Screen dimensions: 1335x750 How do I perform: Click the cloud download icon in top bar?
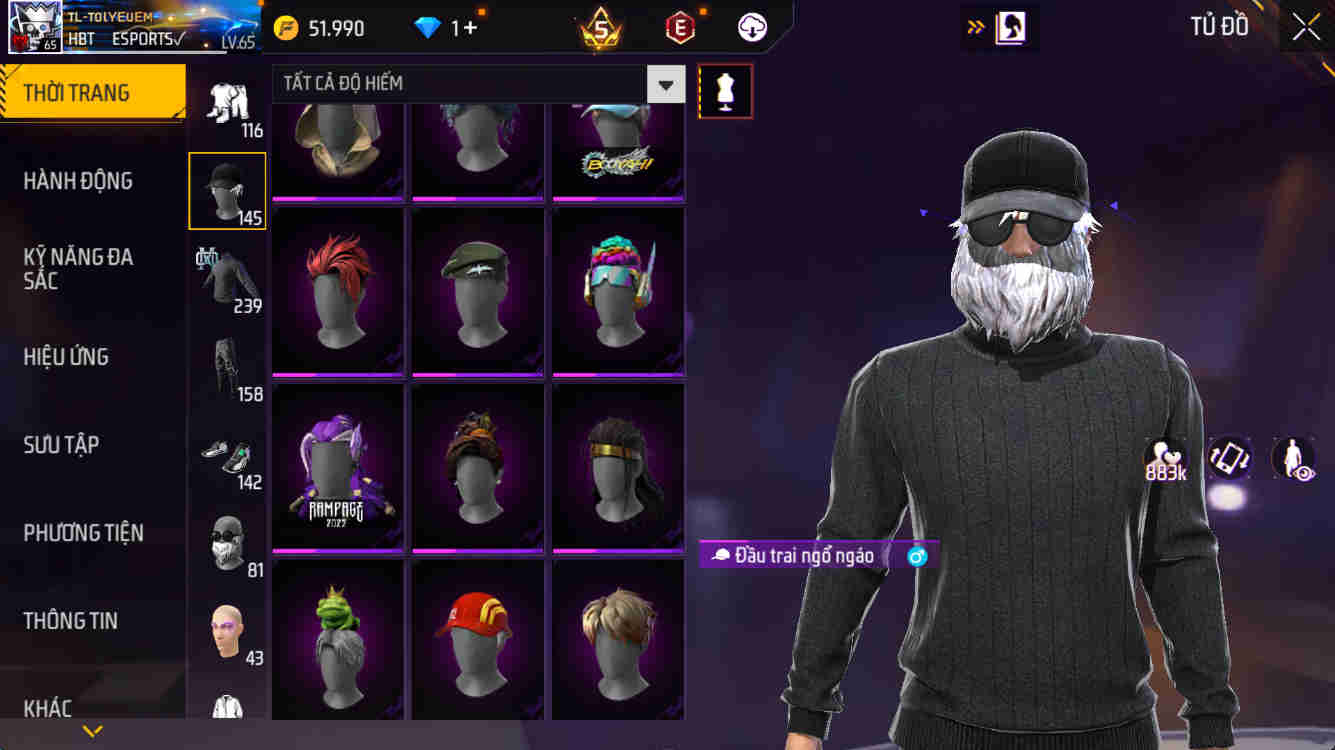tap(750, 27)
